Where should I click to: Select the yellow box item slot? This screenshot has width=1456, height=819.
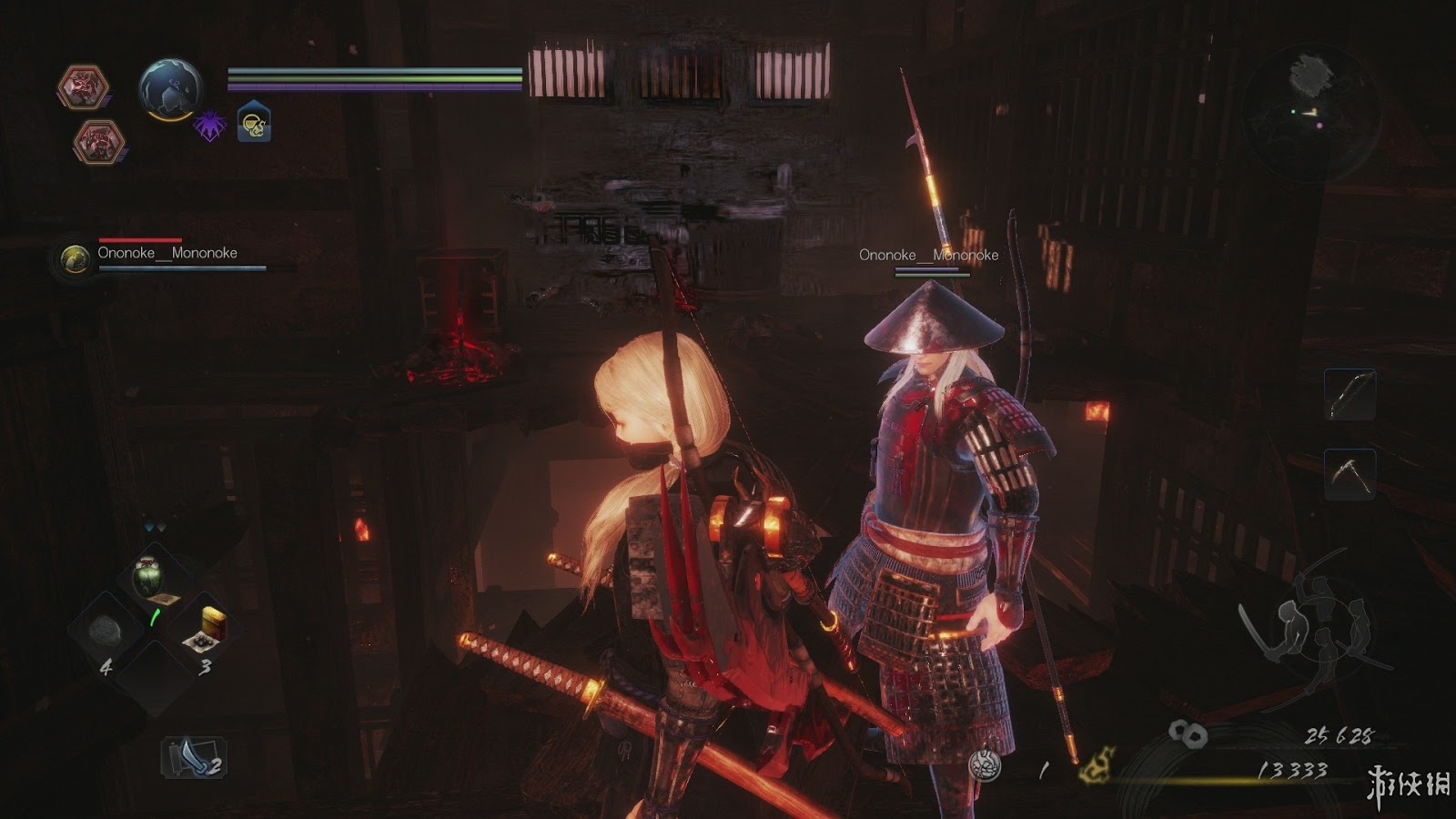[208, 628]
